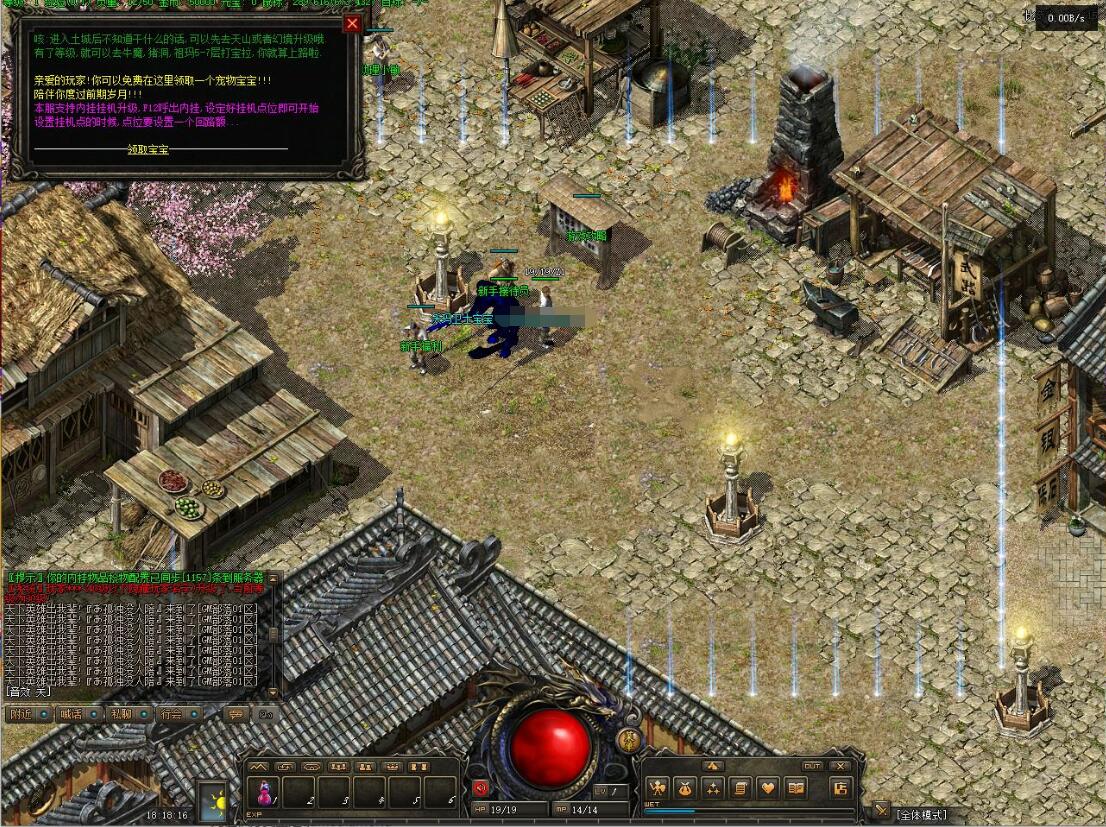This screenshot has height=827, width=1106.
Task: Toggle the red sound speaker icon
Action: click(480, 787)
